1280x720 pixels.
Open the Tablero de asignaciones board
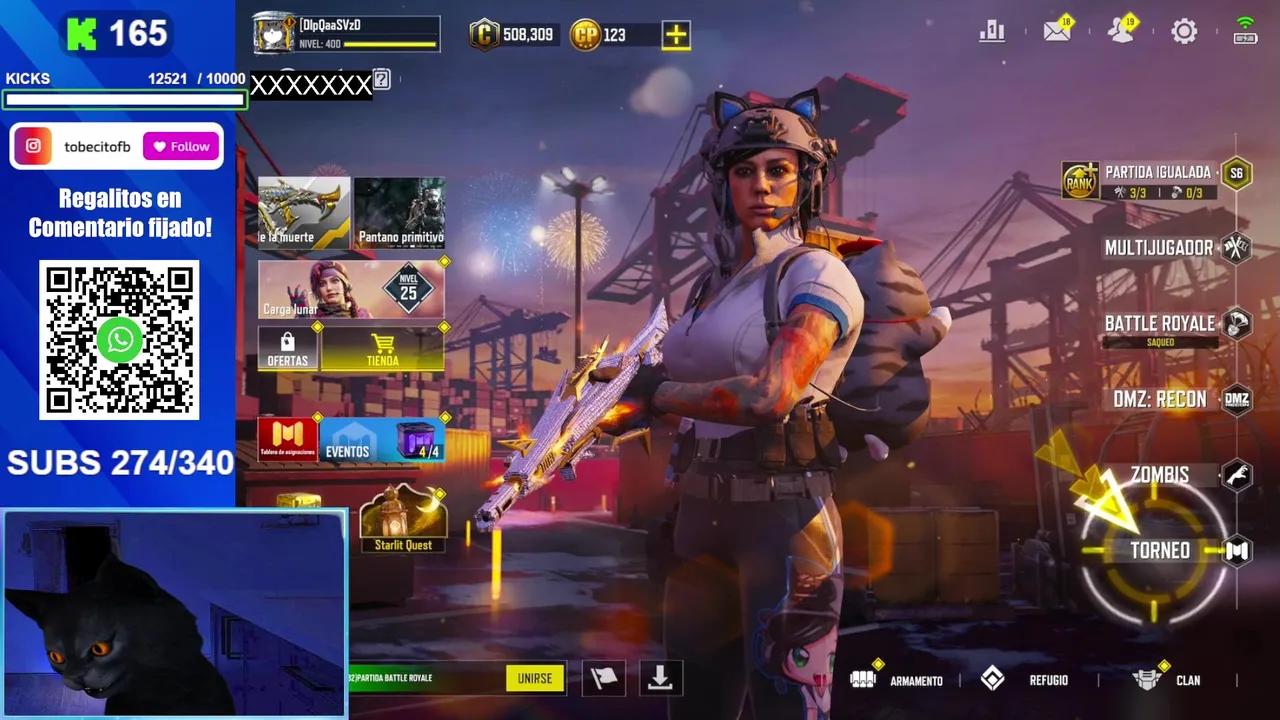point(287,438)
